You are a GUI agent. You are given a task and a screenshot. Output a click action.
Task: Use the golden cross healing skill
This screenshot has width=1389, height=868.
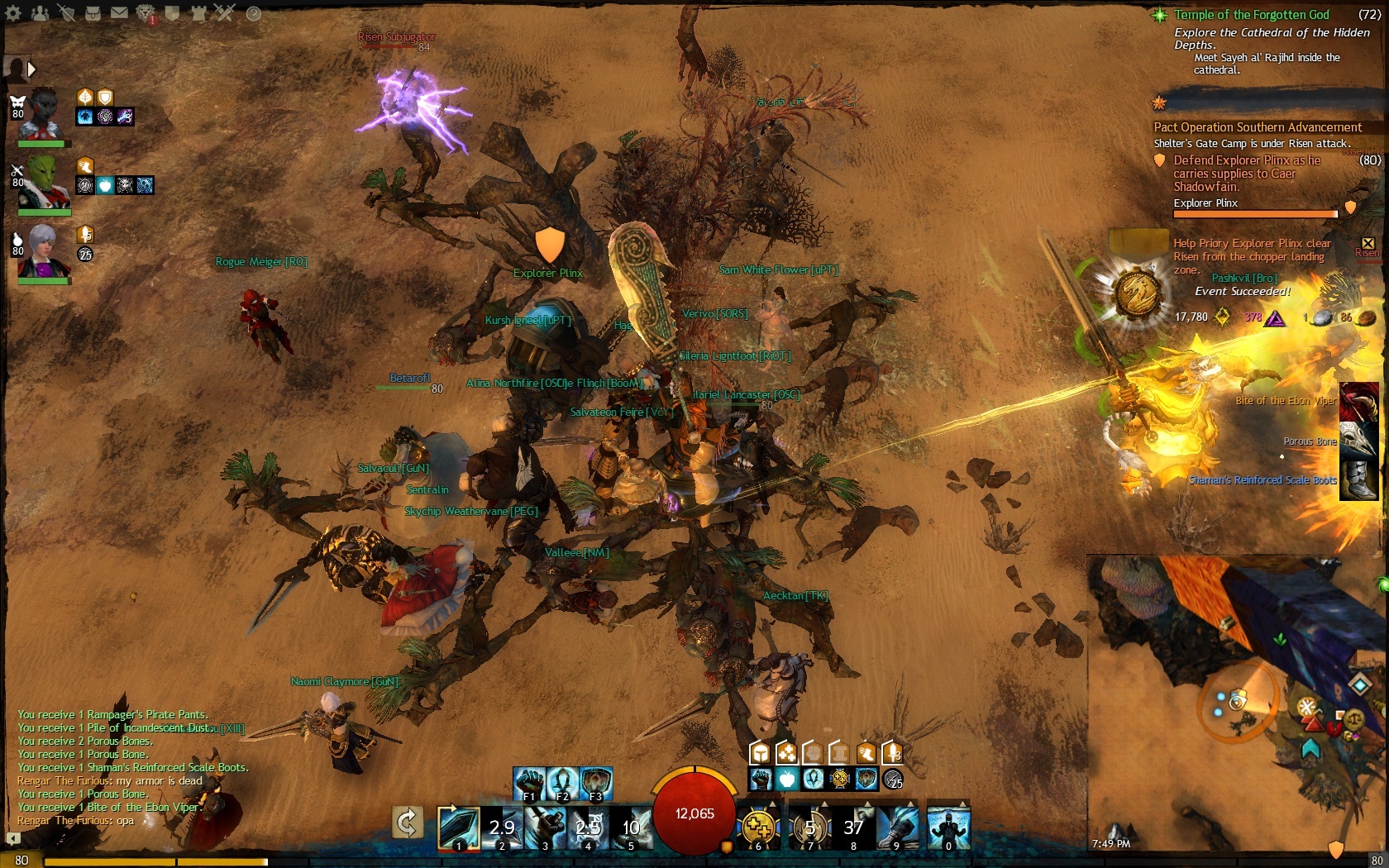pyautogui.click(x=758, y=828)
